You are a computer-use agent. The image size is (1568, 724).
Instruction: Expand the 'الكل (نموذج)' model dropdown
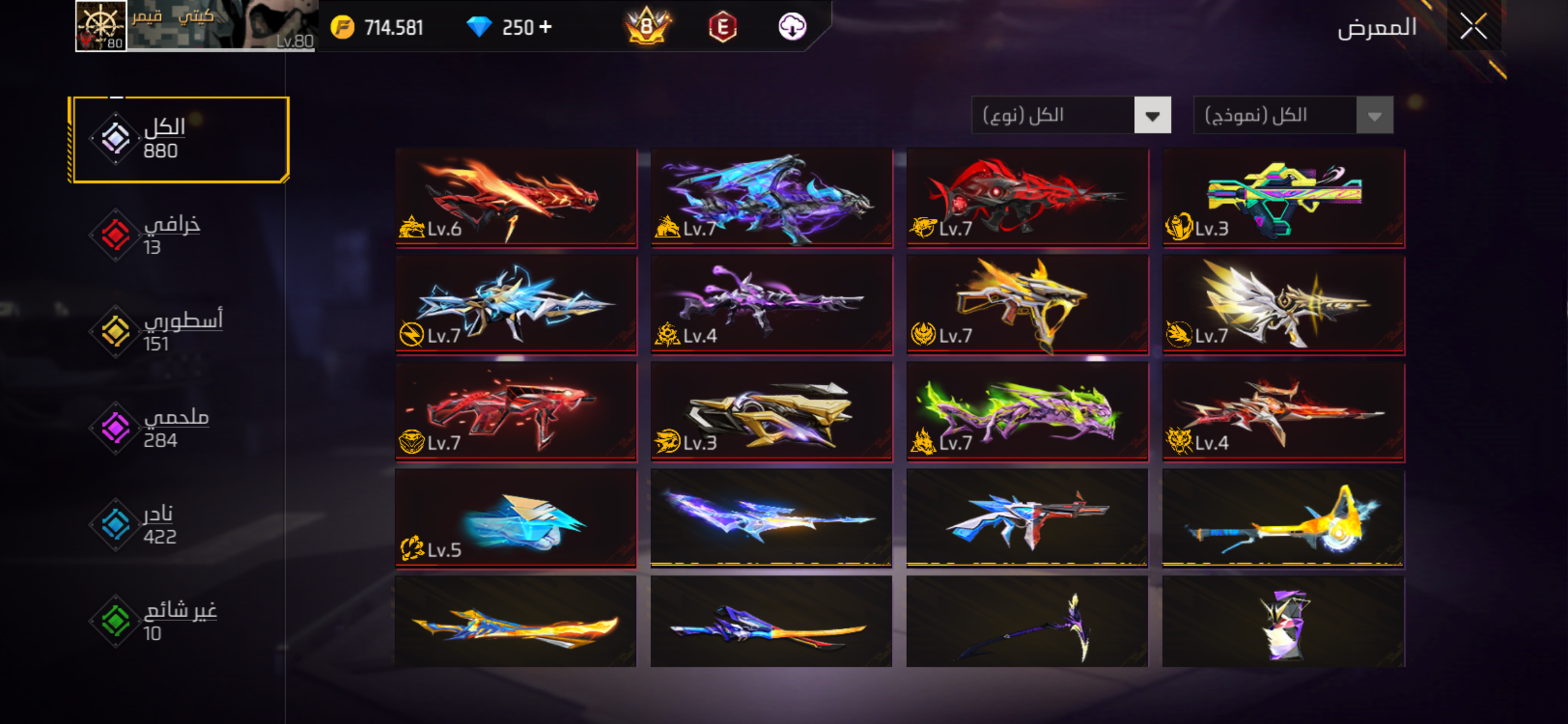click(x=1293, y=116)
